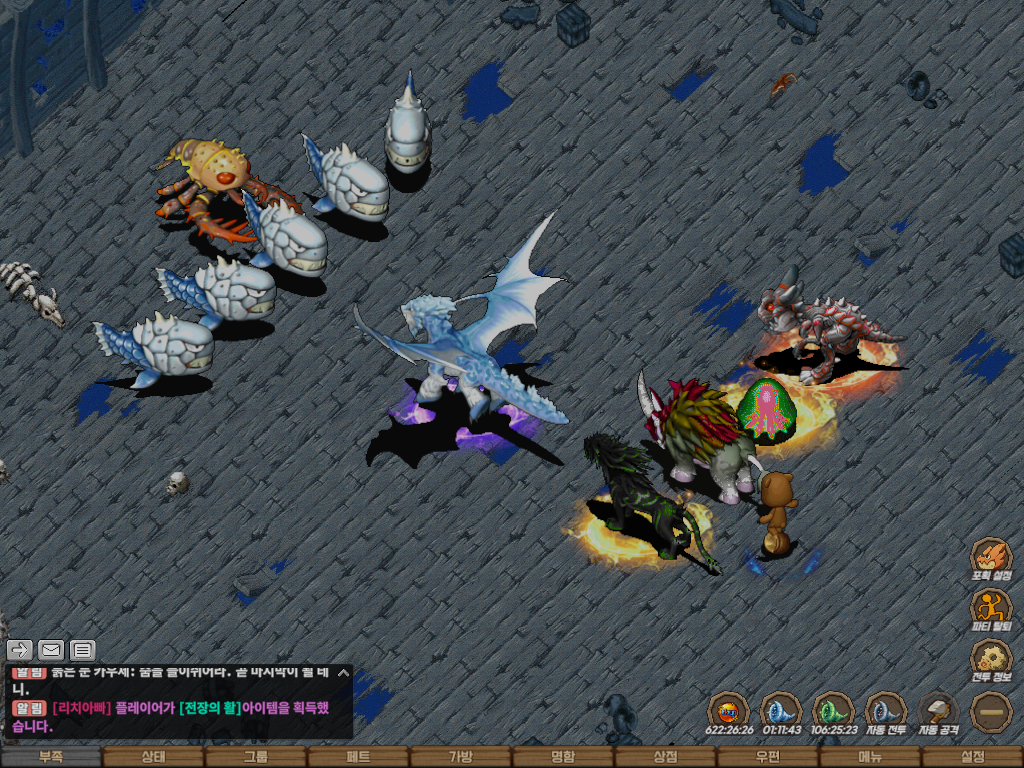Open the 부족 tab in the bottom bar
The width and height of the screenshot is (1024, 768).
(x=51, y=757)
